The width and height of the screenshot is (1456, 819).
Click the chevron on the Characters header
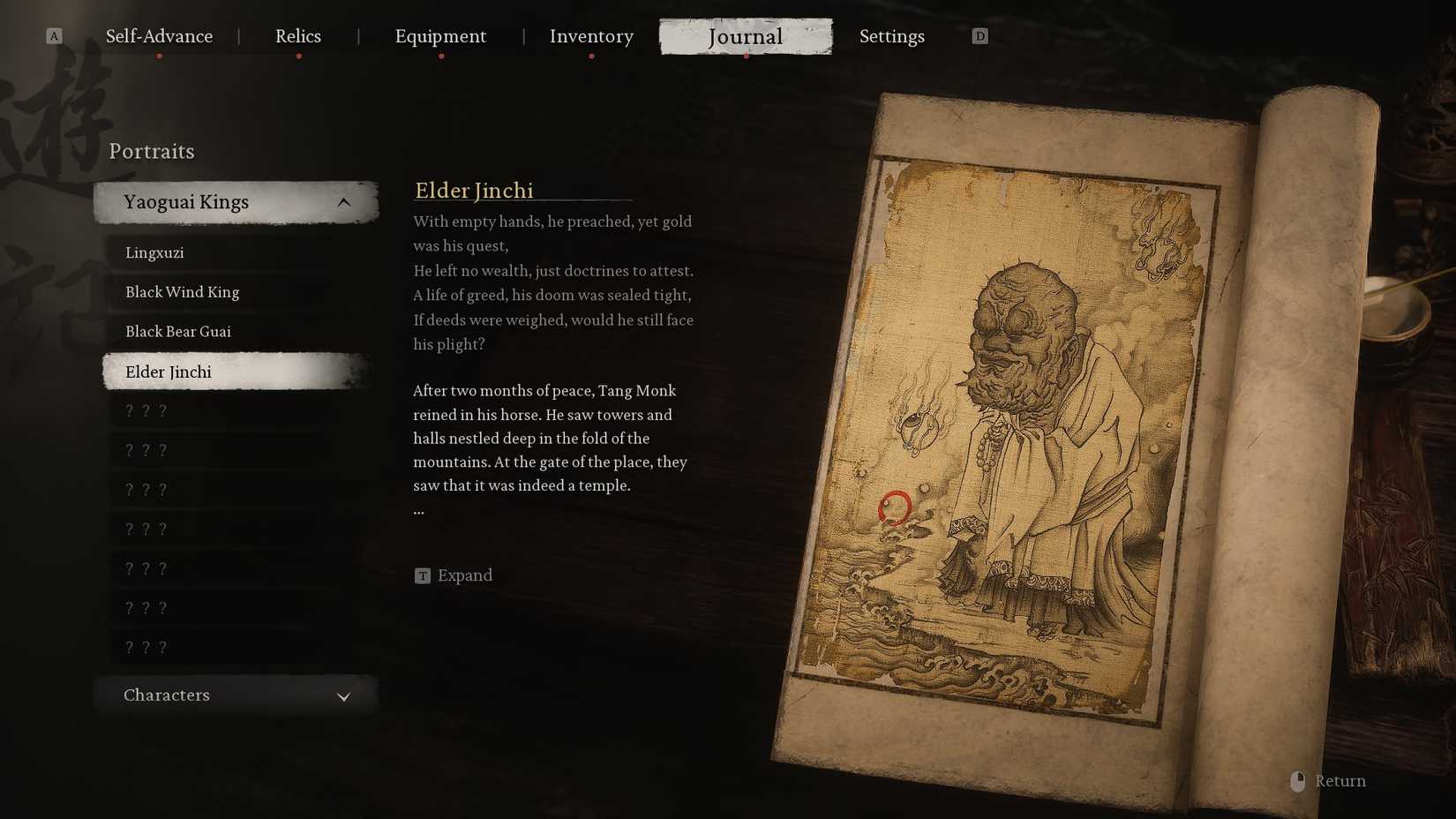click(344, 696)
